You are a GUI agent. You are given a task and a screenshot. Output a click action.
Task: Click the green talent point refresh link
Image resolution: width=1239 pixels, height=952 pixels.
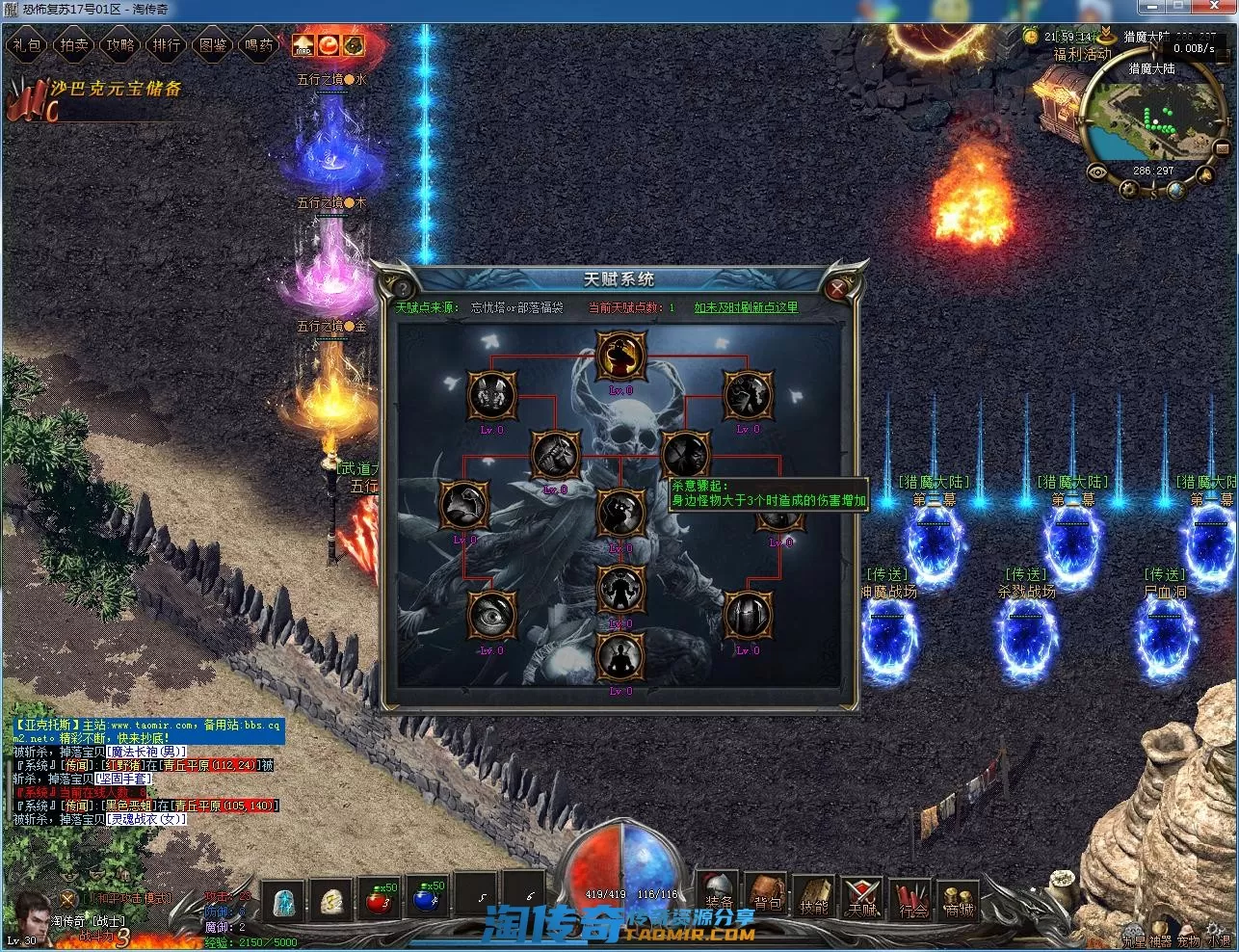[746, 307]
